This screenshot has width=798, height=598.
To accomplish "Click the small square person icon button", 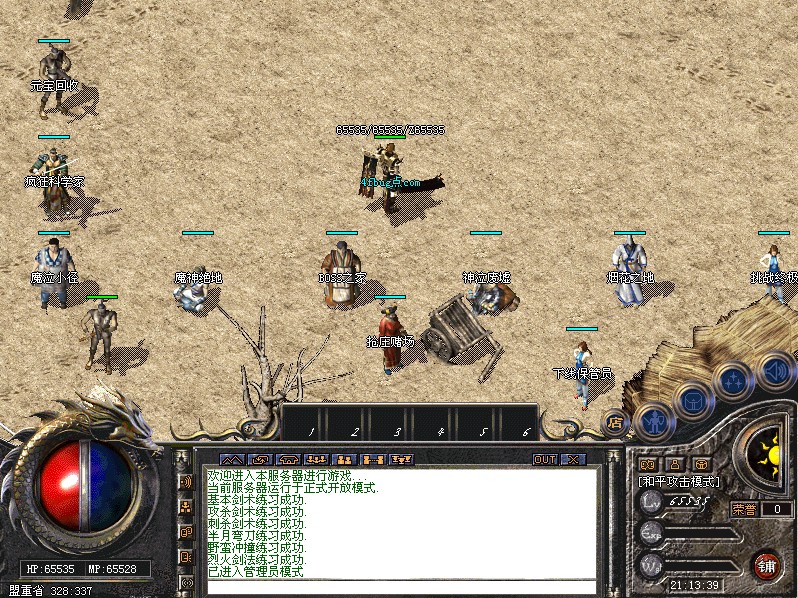I will [674, 464].
